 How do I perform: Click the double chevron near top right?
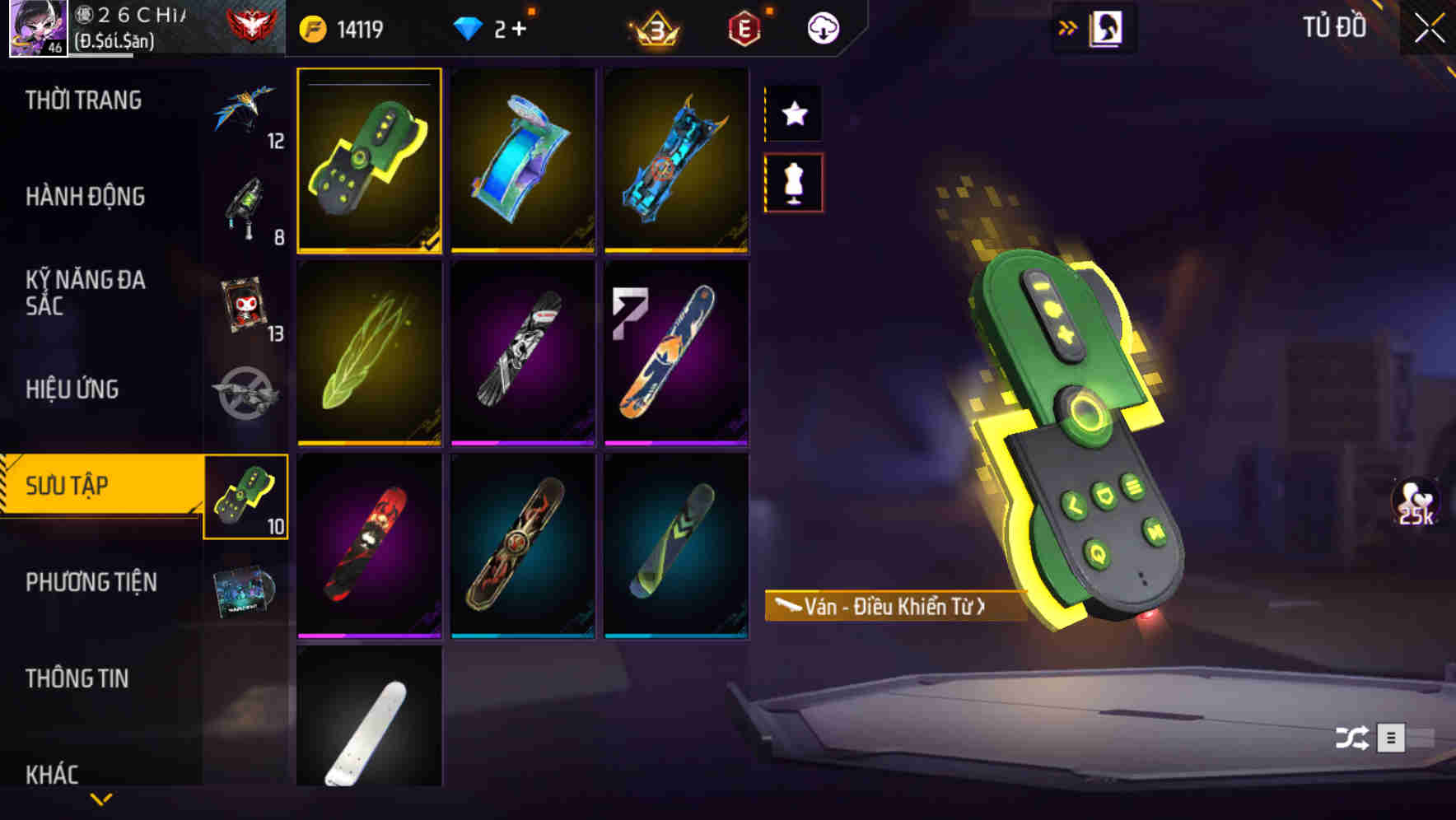(1068, 26)
